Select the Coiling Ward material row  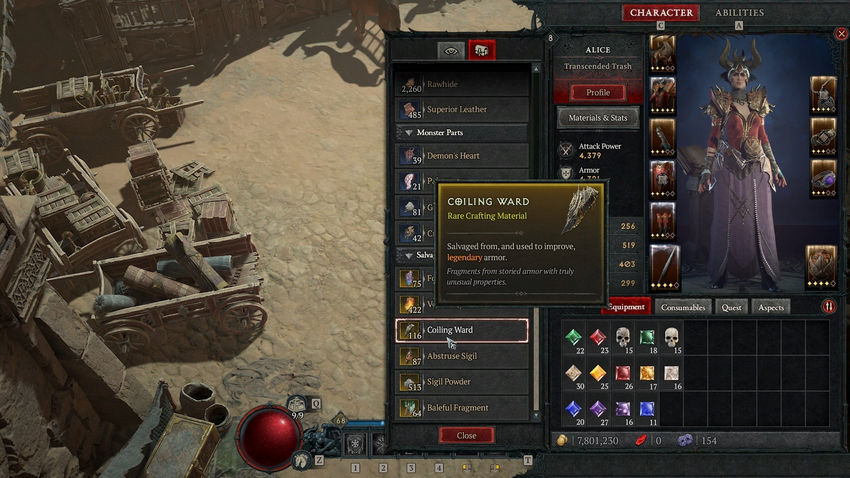[462, 330]
